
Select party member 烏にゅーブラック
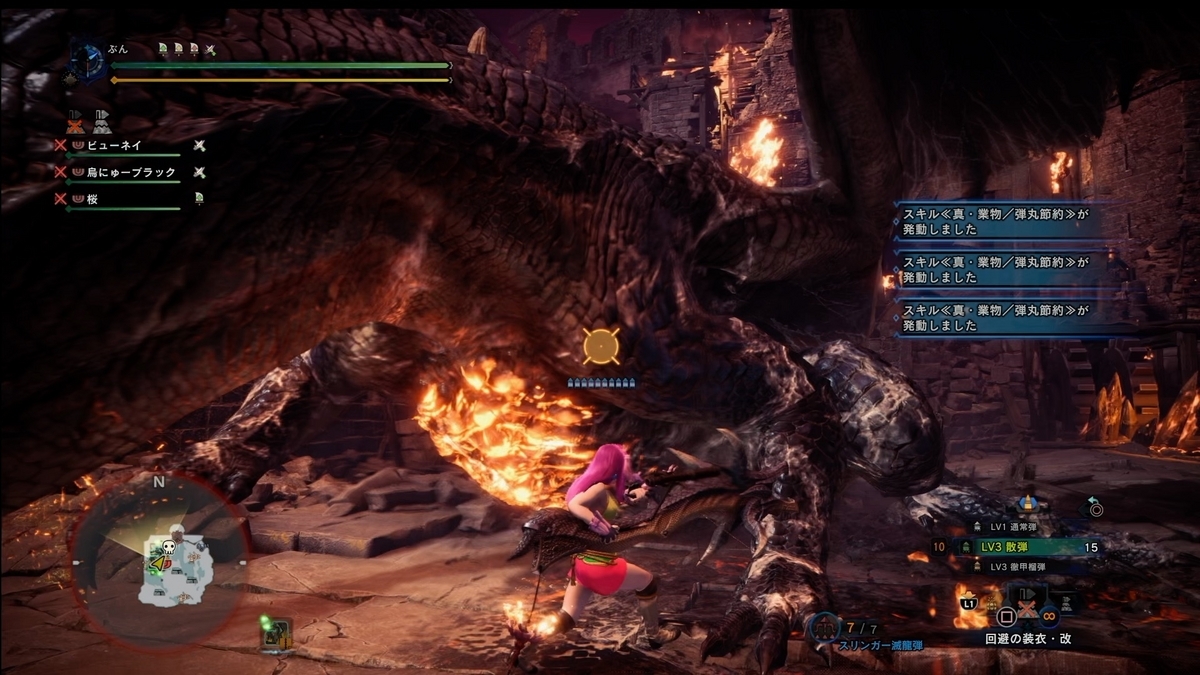coord(130,172)
